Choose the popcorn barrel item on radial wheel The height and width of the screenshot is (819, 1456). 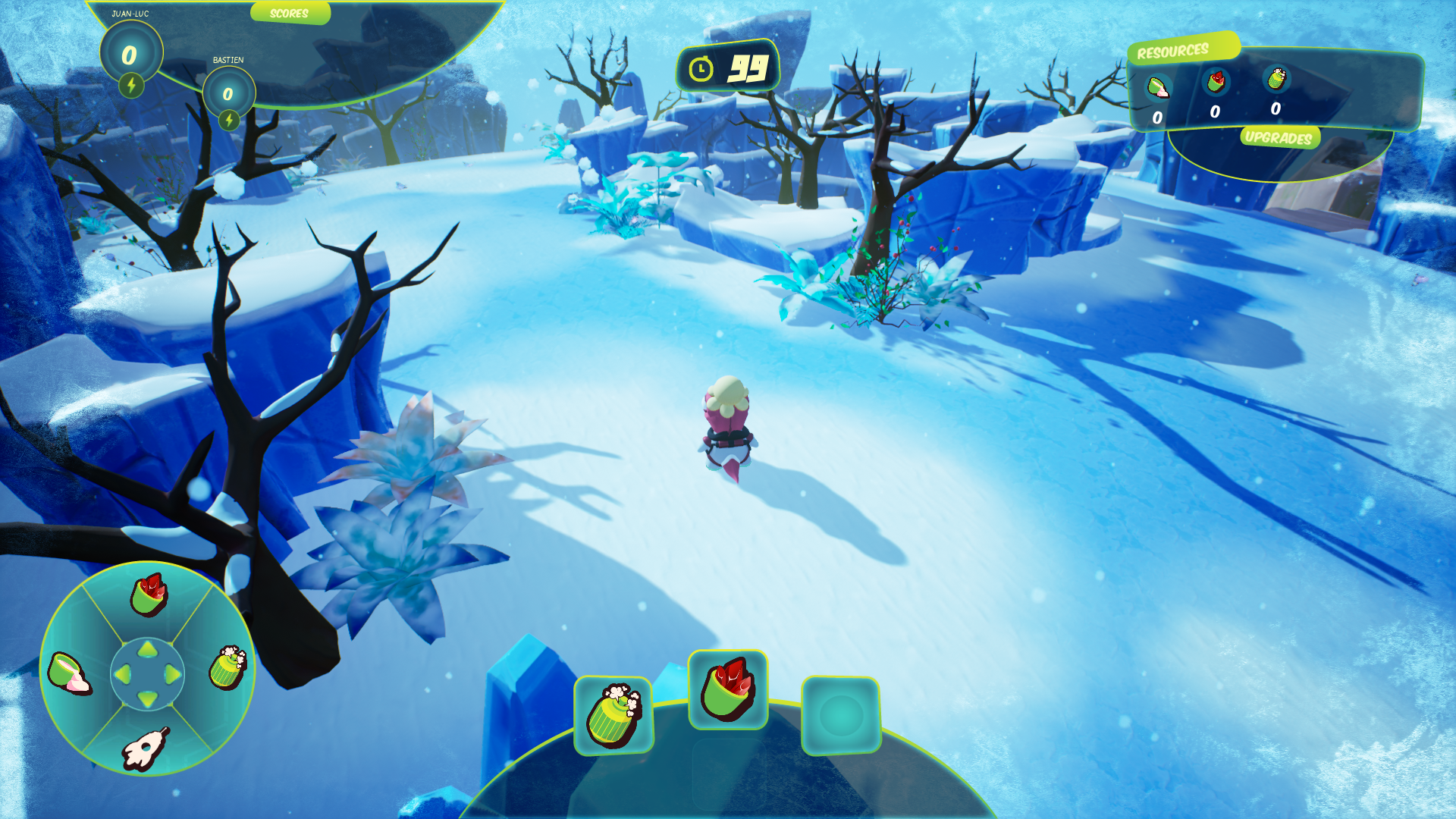click(x=228, y=668)
